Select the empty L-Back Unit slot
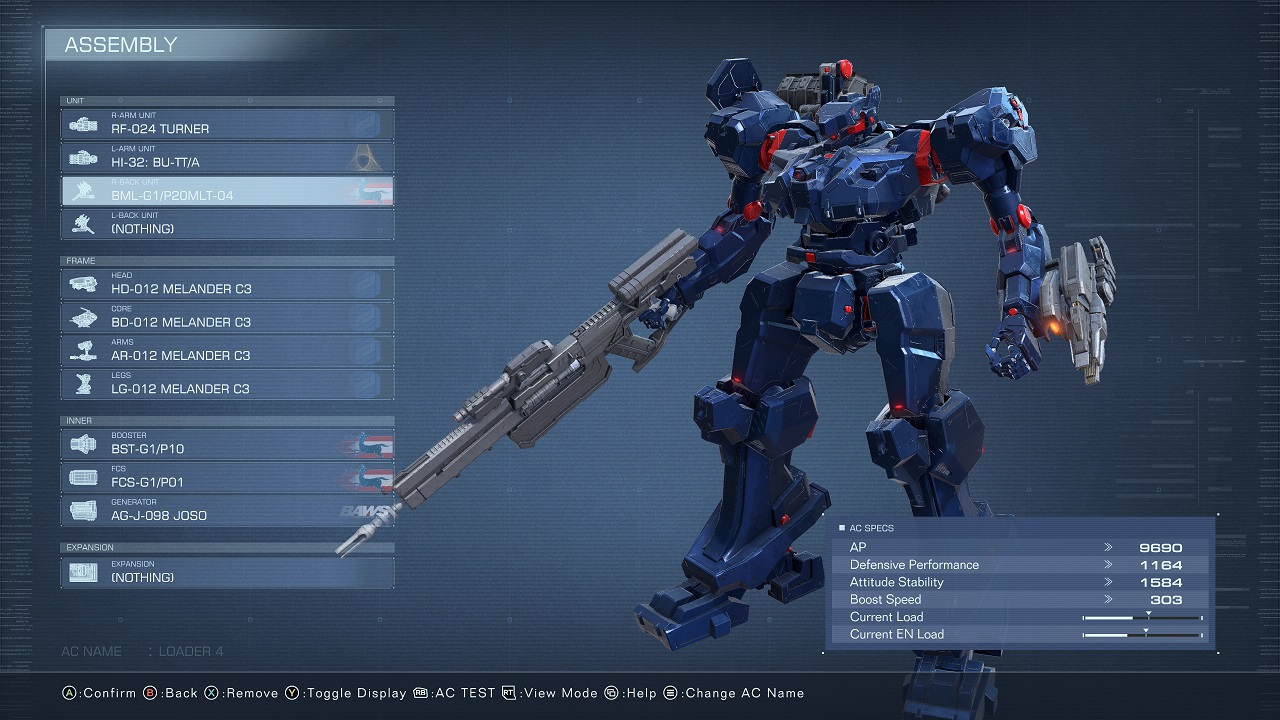This screenshot has width=1280, height=720. coord(228,224)
